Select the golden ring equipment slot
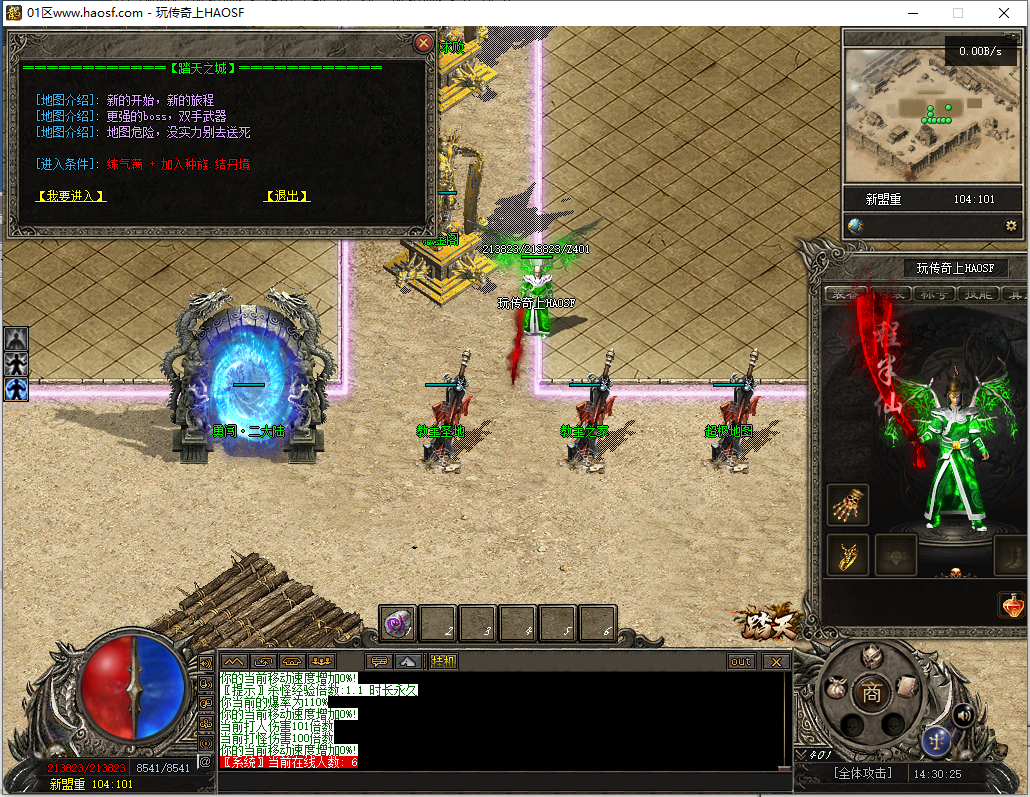The width and height of the screenshot is (1030, 797). [x=848, y=554]
